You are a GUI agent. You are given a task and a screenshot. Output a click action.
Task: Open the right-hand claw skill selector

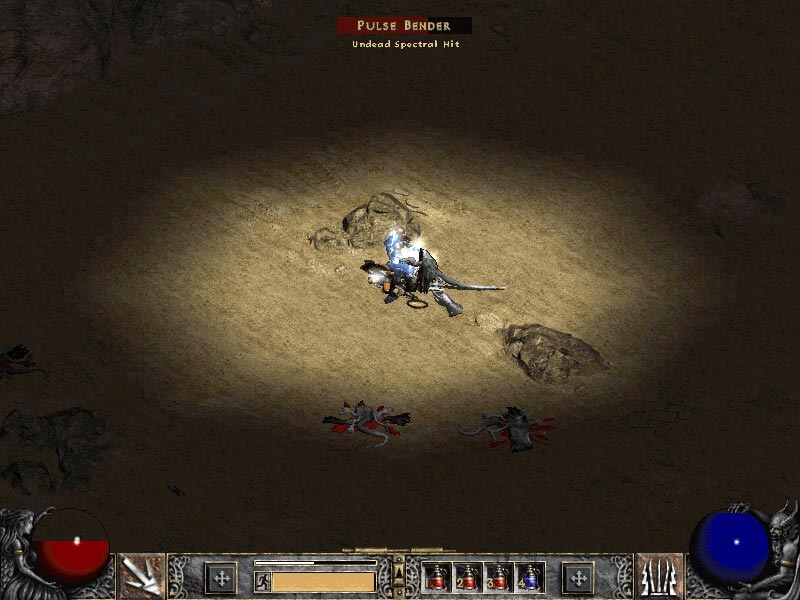659,576
